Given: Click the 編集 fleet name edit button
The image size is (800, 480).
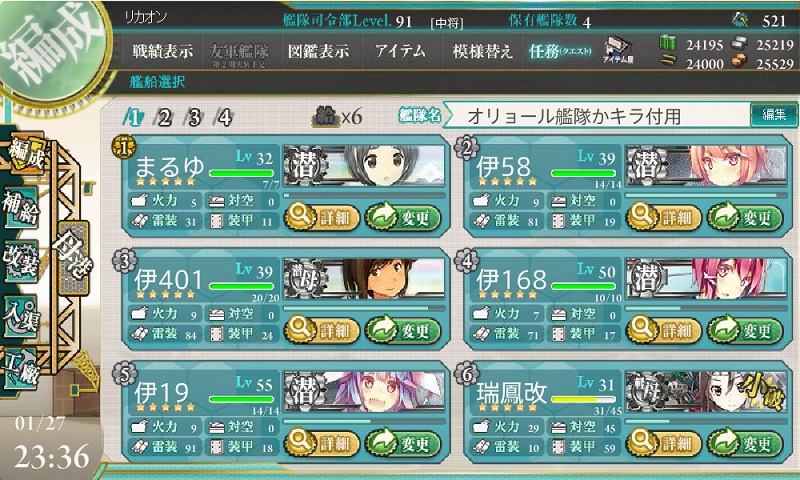Looking at the screenshot, I should click(x=773, y=115).
